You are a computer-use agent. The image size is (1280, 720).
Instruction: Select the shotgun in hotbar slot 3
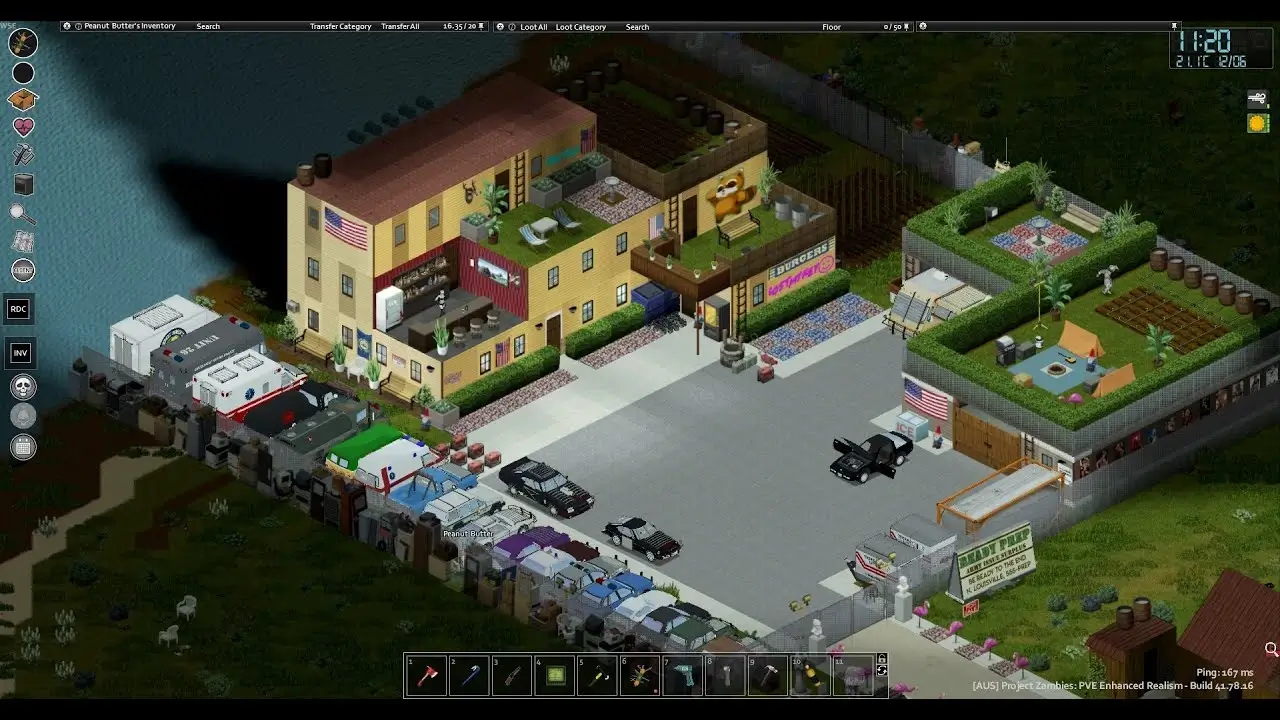[512, 675]
